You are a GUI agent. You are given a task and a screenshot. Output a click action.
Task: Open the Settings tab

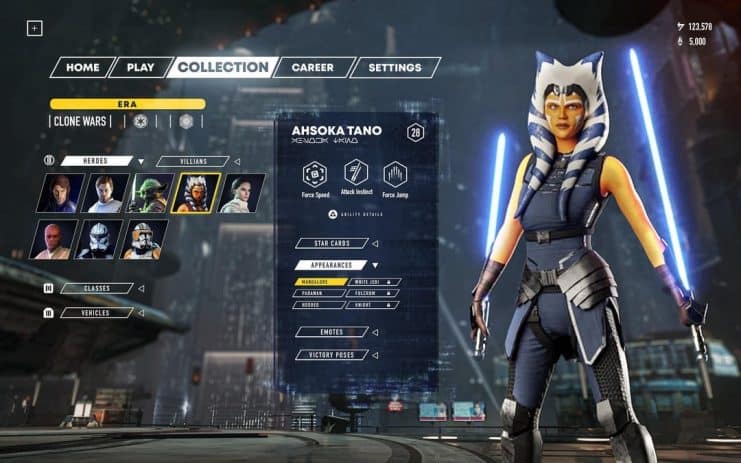pyautogui.click(x=393, y=68)
